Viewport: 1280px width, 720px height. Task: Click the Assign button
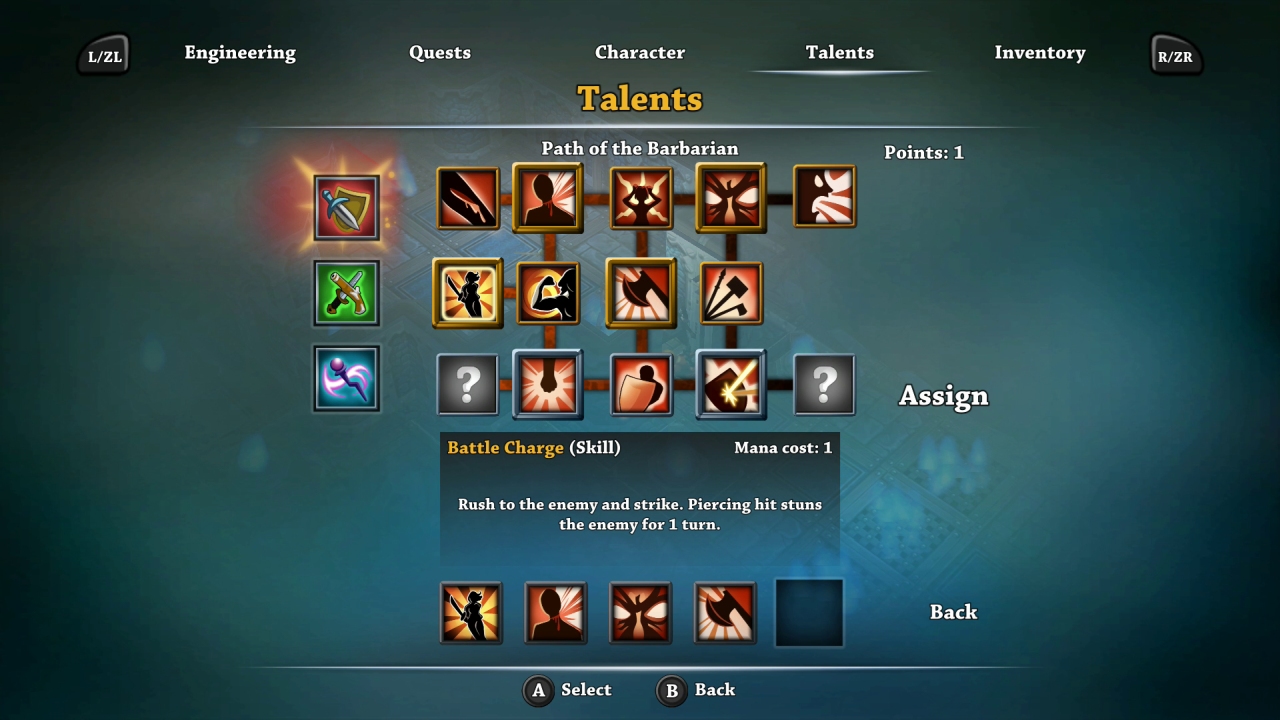(x=942, y=396)
